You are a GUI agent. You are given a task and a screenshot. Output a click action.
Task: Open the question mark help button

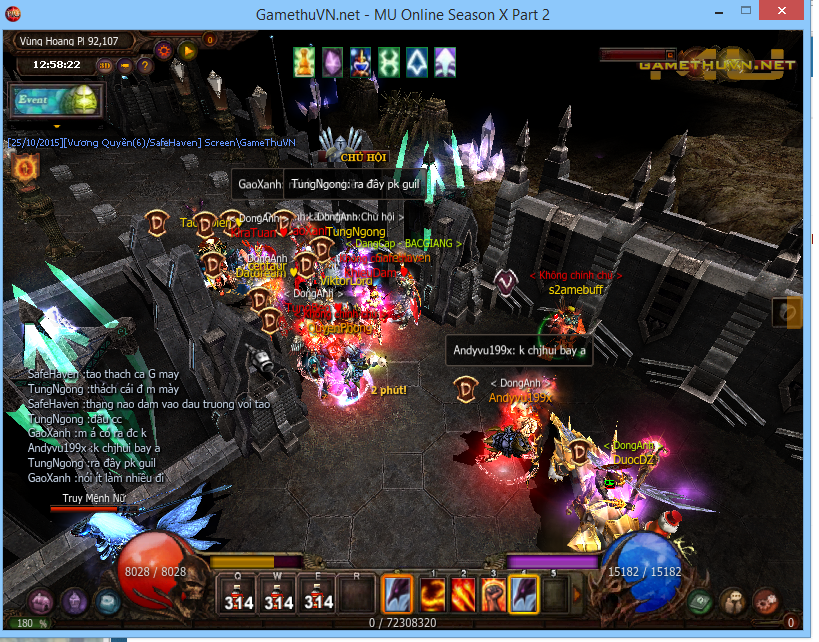click(144, 66)
